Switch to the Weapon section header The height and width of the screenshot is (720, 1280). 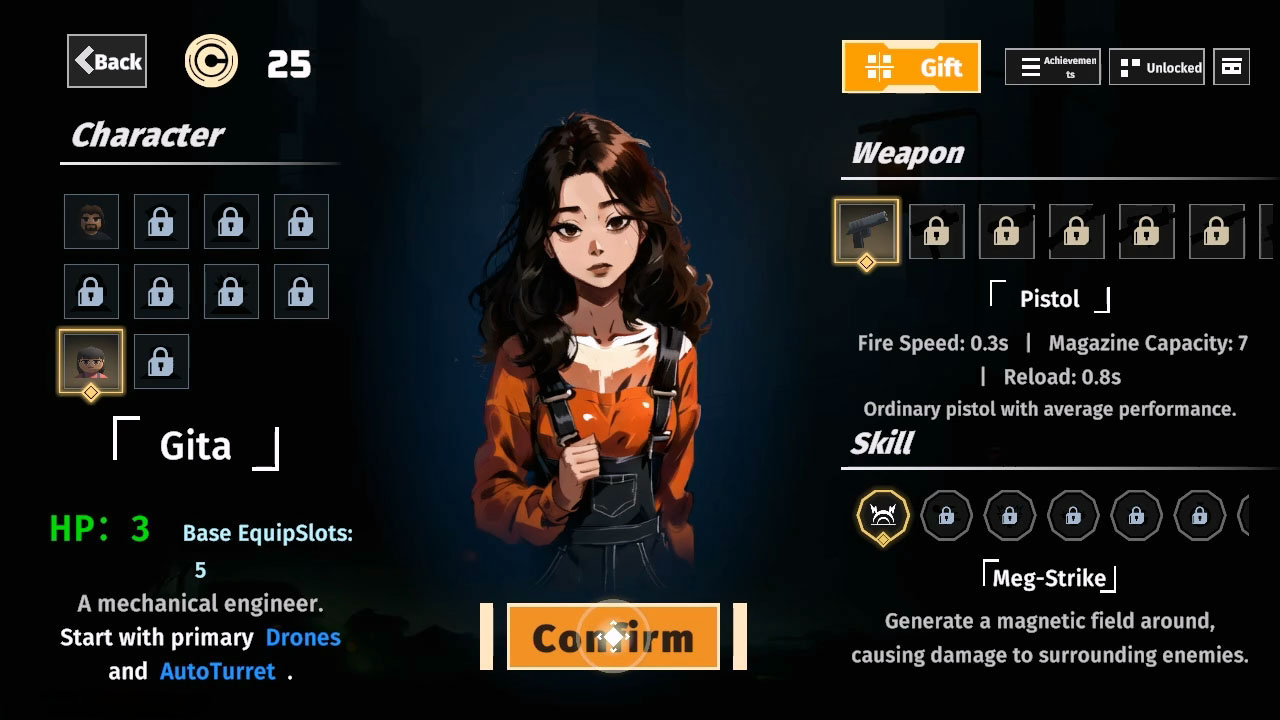coord(906,152)
